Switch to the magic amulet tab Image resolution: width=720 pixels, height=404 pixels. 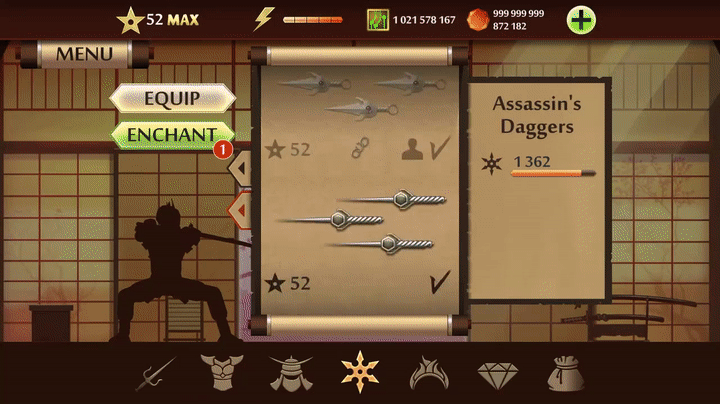pos(428,373)
